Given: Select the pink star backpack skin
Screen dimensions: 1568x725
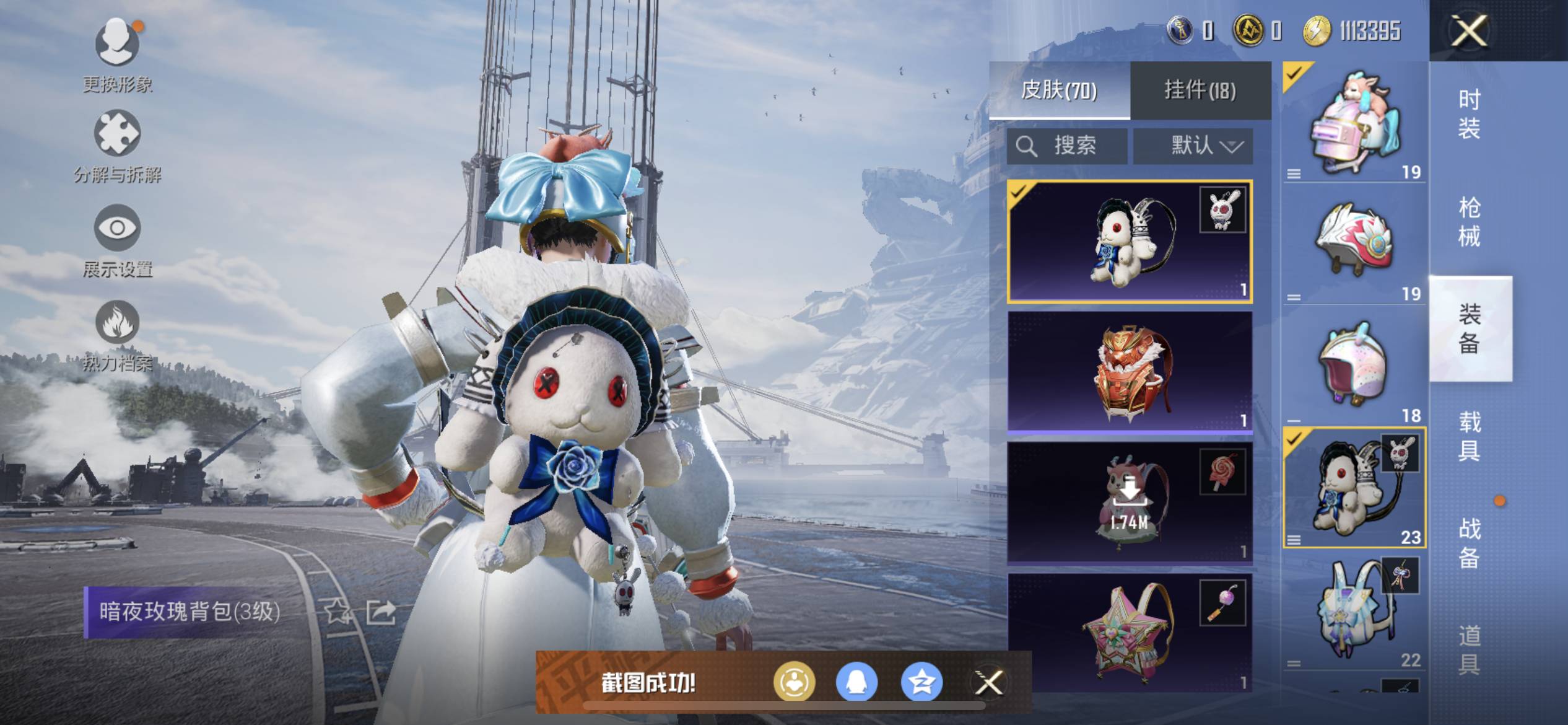Looking at the screenshot, I should pos(1130,632).
